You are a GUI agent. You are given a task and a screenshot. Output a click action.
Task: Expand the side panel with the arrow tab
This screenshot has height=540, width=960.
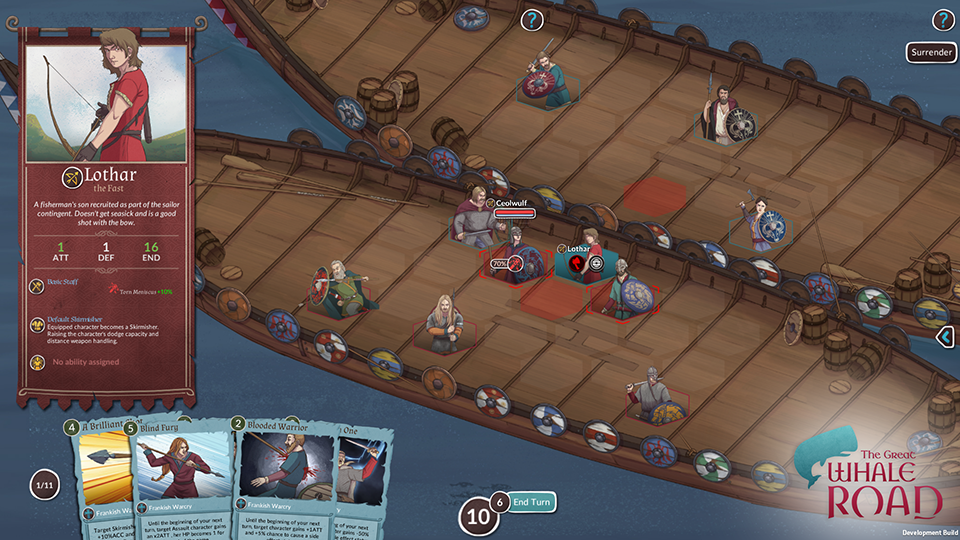(x=946, y=338)
